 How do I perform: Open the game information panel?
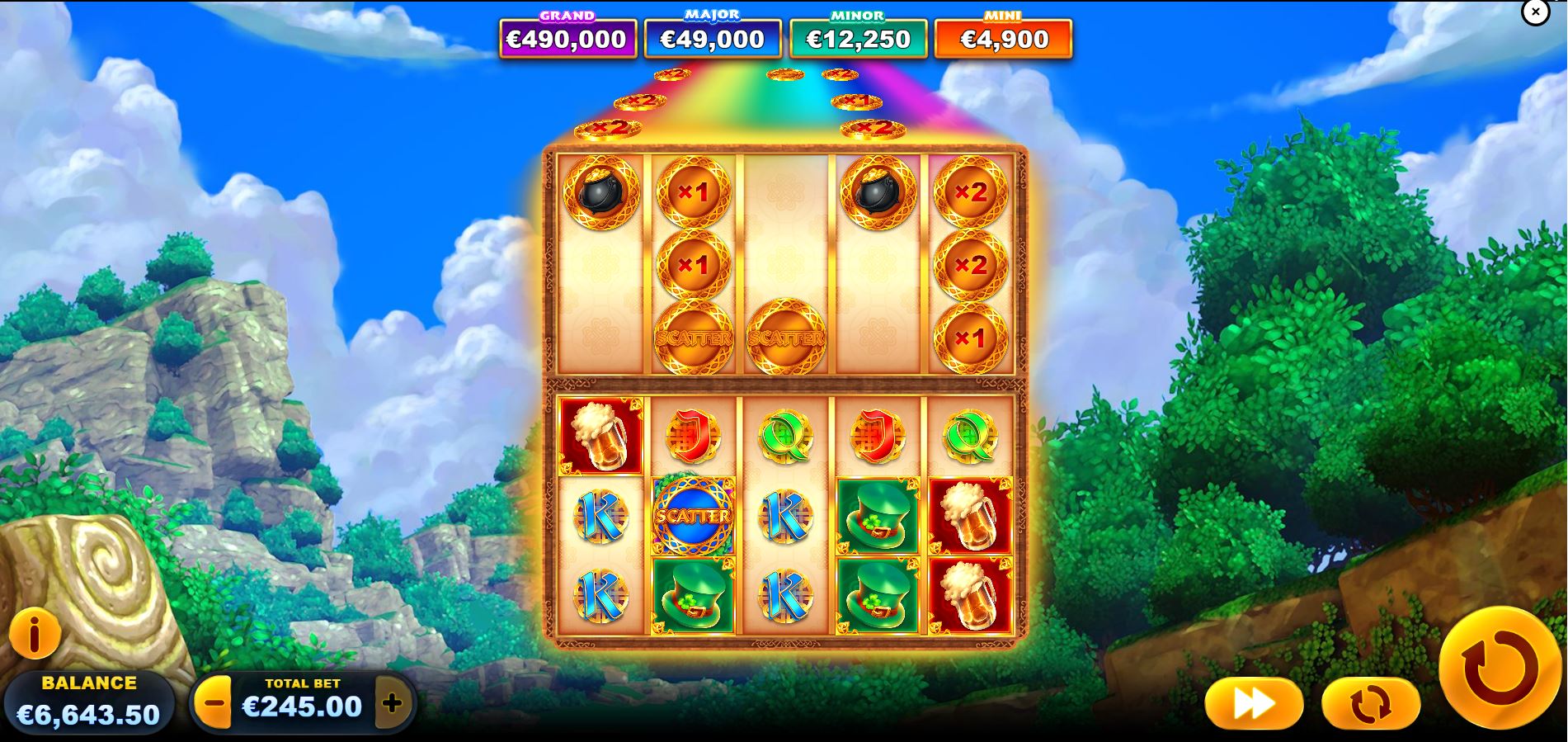35,635
